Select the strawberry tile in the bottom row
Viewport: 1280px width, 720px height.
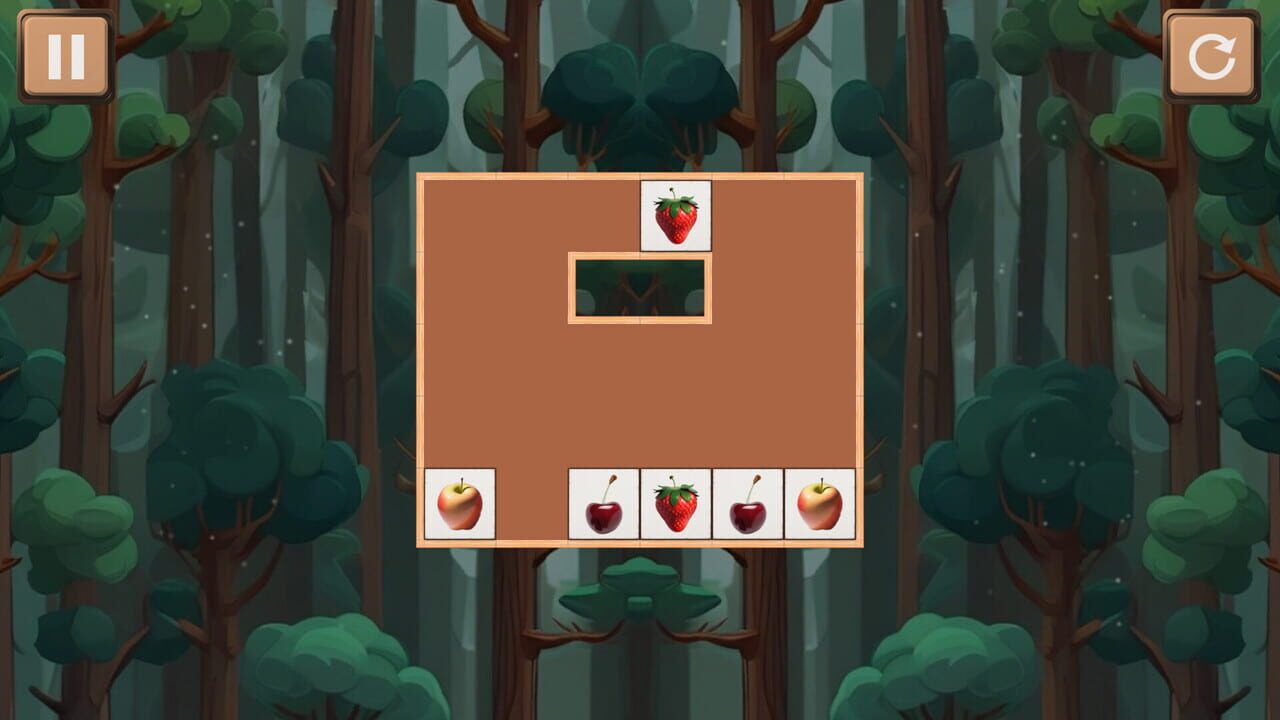[x=674, y=504]
